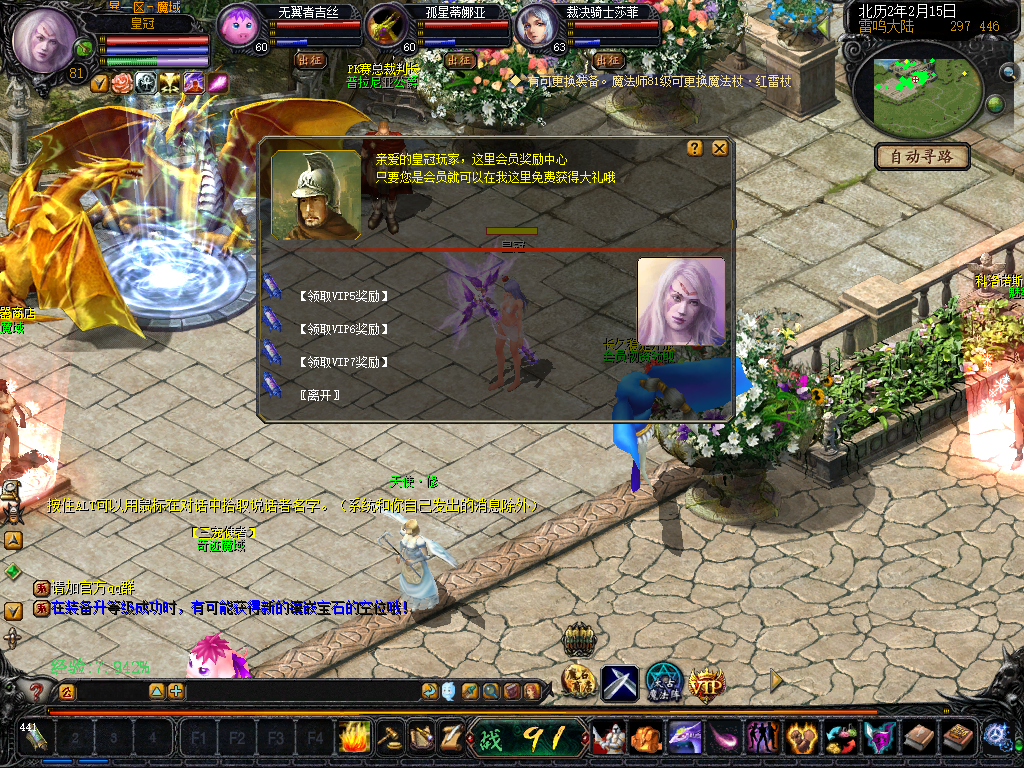The width and height of the screenshot is (1024, 768).
Task: Claim the VIP5 reward option
Action: tap(343, 296)
